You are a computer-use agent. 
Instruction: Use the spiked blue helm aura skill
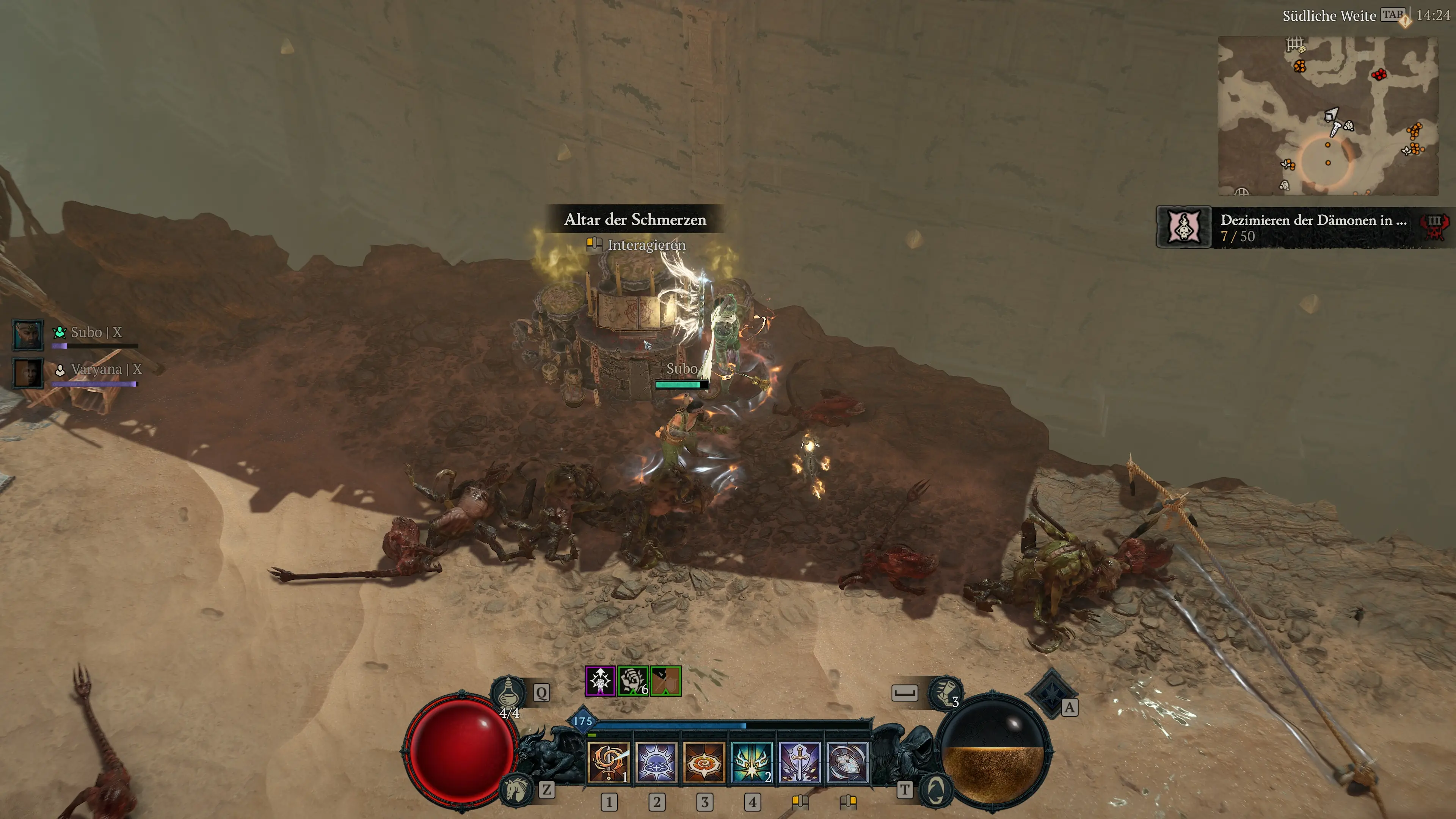[x=656, y=762]
